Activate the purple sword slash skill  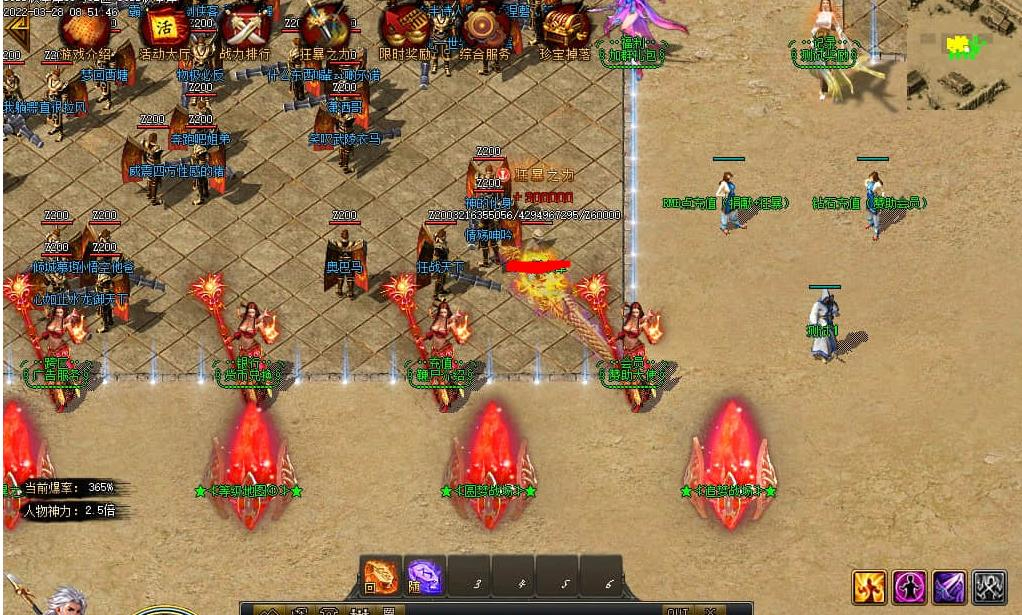[949, 587]
